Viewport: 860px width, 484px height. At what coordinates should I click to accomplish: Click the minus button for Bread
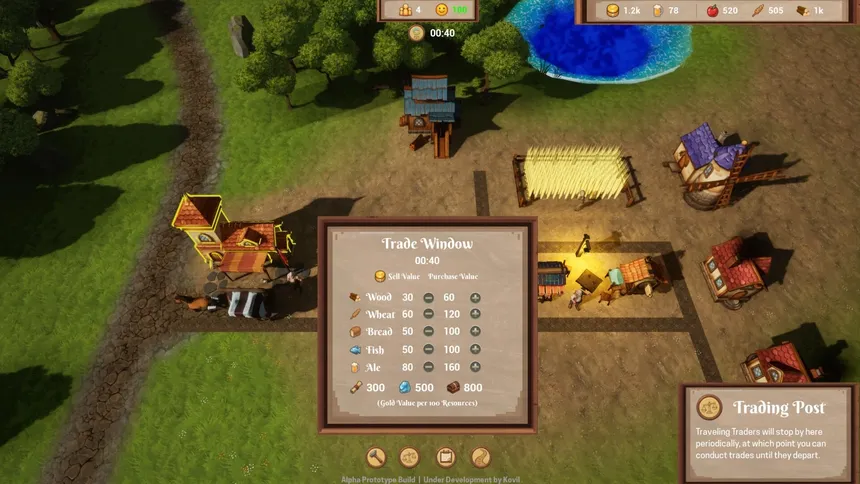428,331
